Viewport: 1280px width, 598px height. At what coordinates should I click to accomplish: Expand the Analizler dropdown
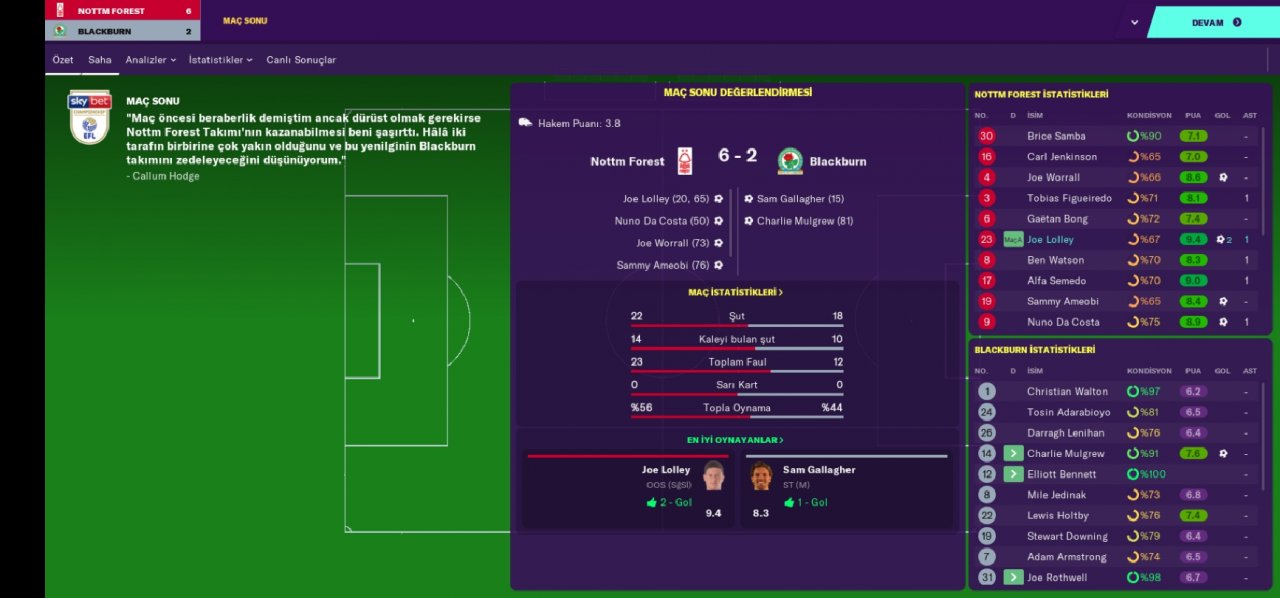click(150, 60)
